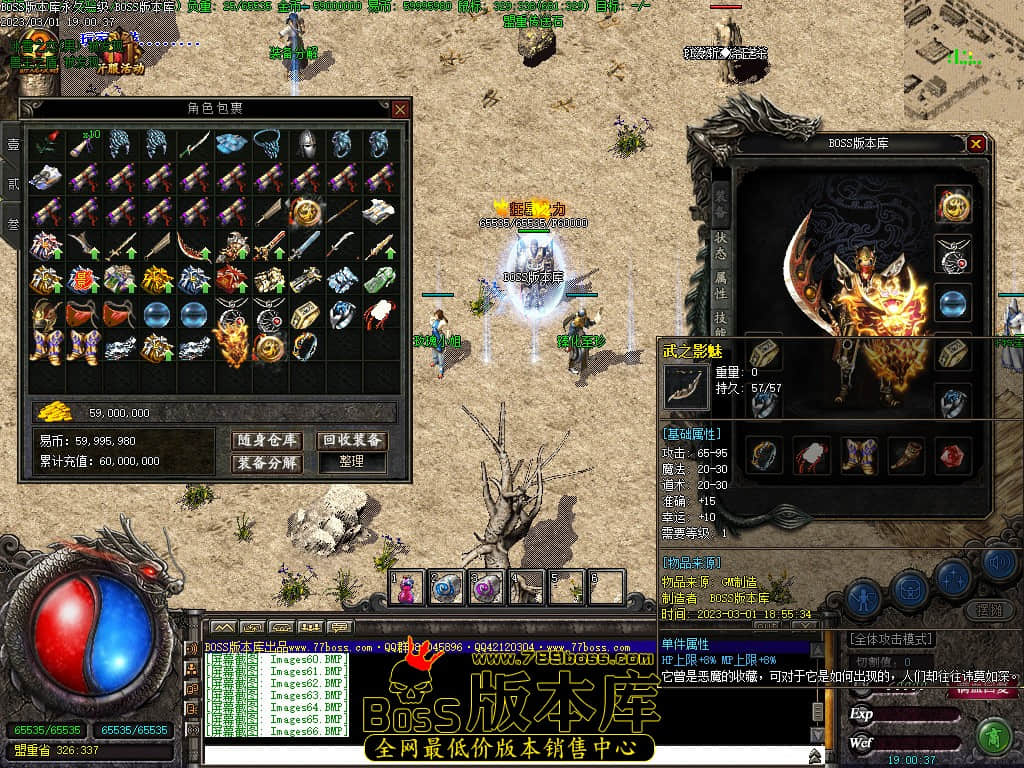1024x768 pixels.
Task: Switch to bag page 叁
Action: tap(13, 224)
